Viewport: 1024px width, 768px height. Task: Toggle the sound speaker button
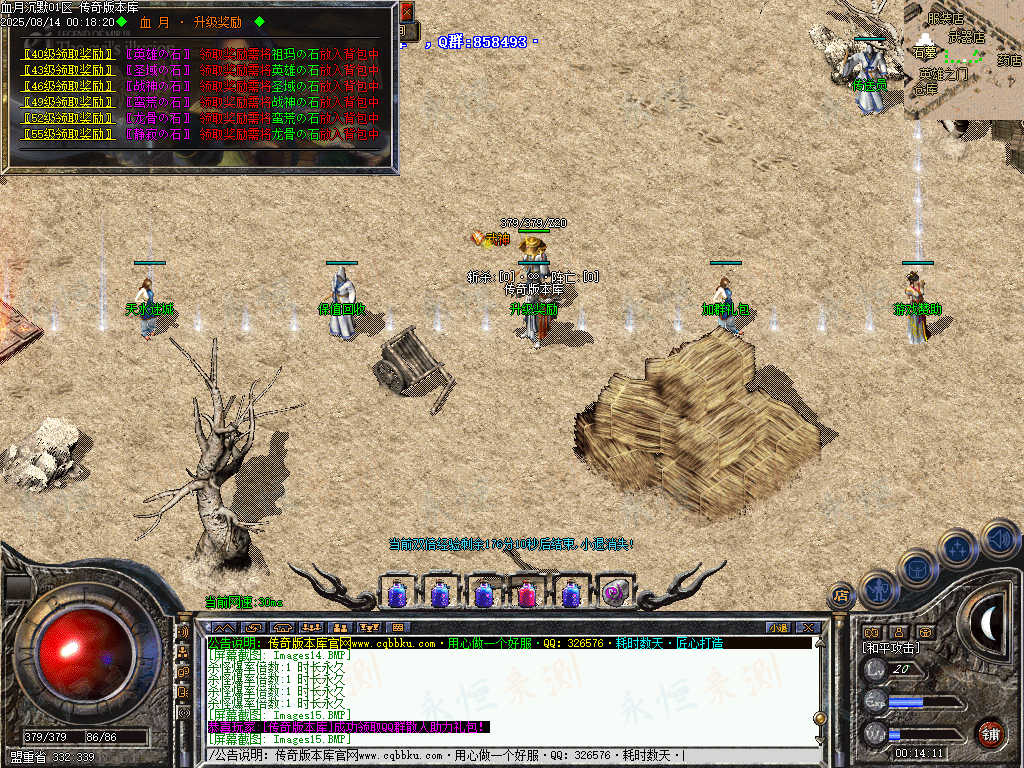coord(998,539)
